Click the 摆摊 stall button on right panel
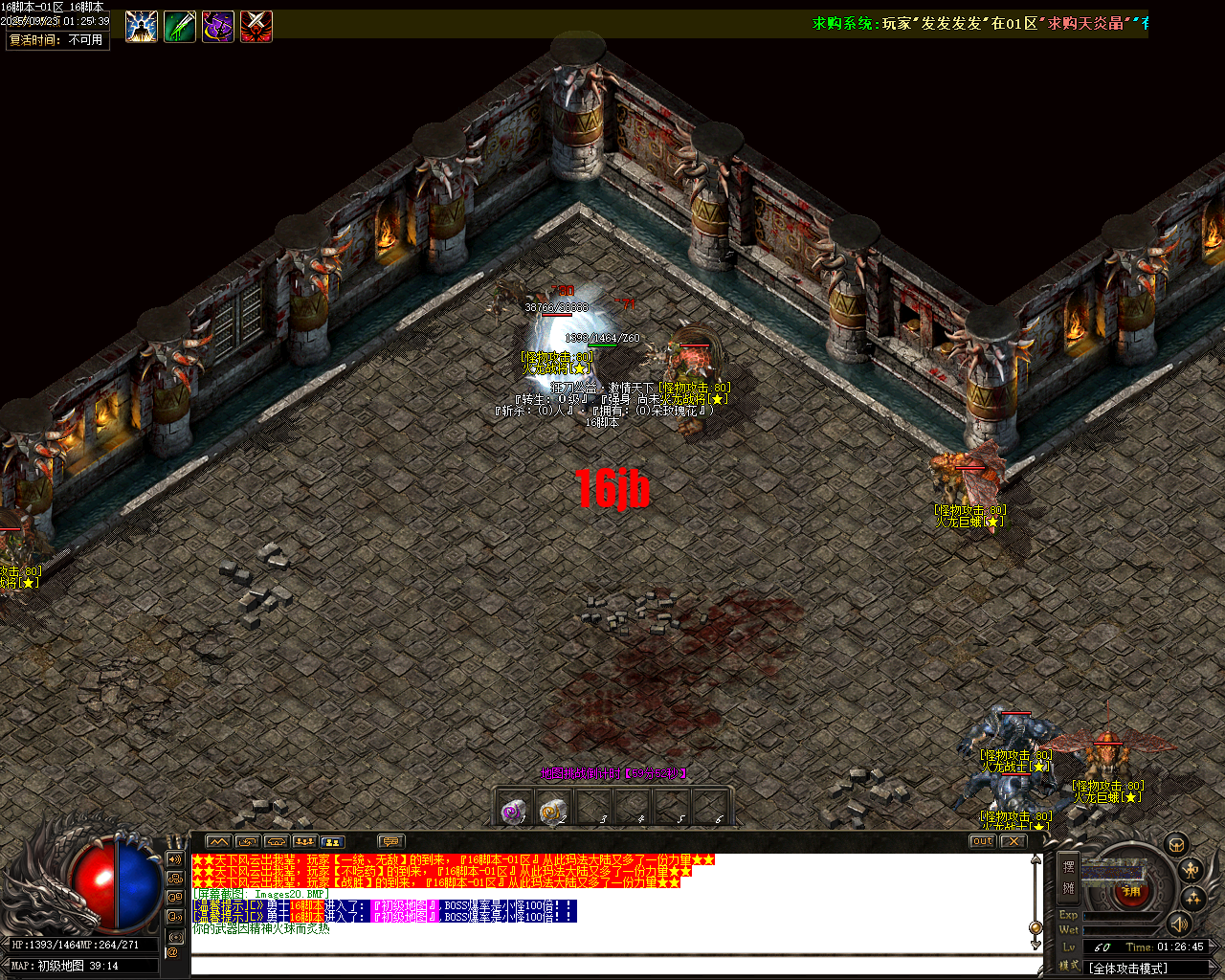Viewport: 1225px width, 980px height. [x=1069, y=877]
